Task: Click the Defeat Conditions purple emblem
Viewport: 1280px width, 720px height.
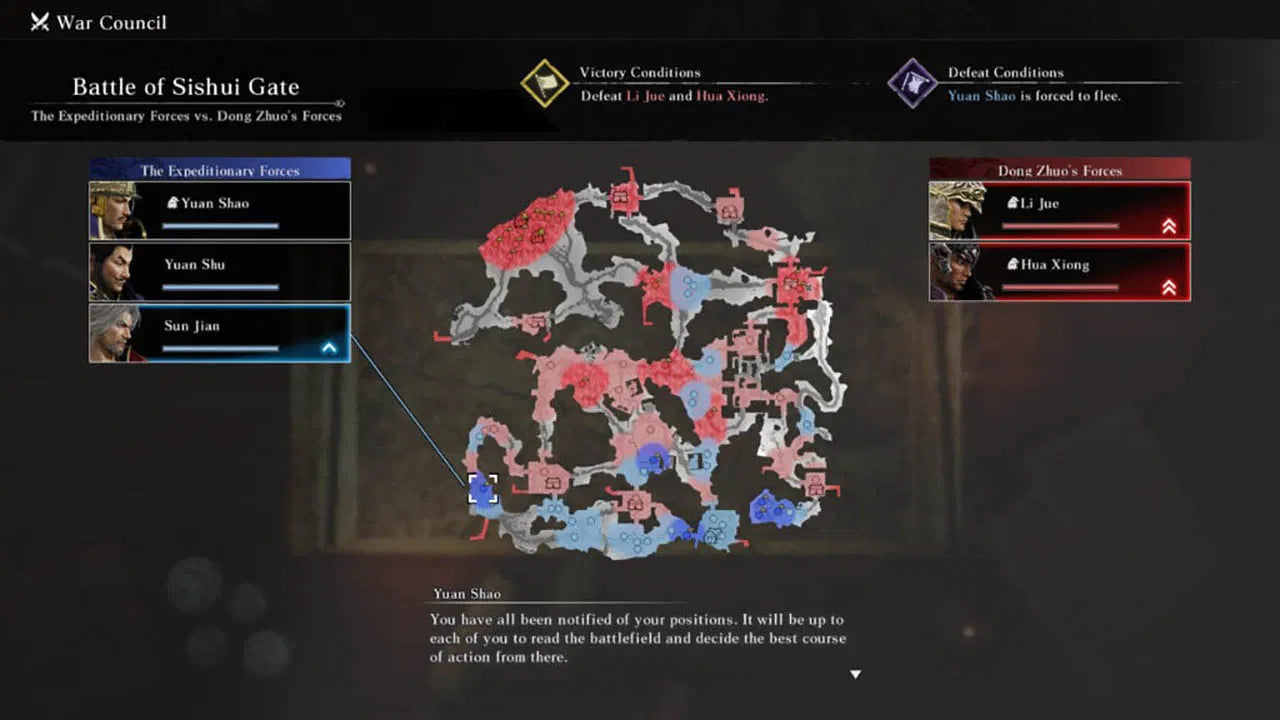Action: pos(912,83)
